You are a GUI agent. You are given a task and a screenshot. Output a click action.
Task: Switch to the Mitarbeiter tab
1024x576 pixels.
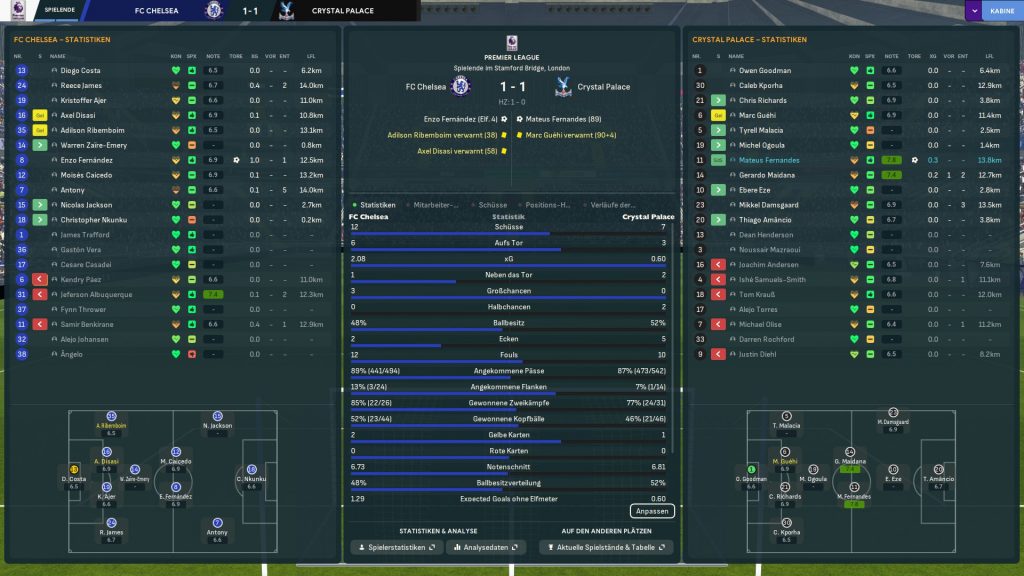tap(438, 205)
